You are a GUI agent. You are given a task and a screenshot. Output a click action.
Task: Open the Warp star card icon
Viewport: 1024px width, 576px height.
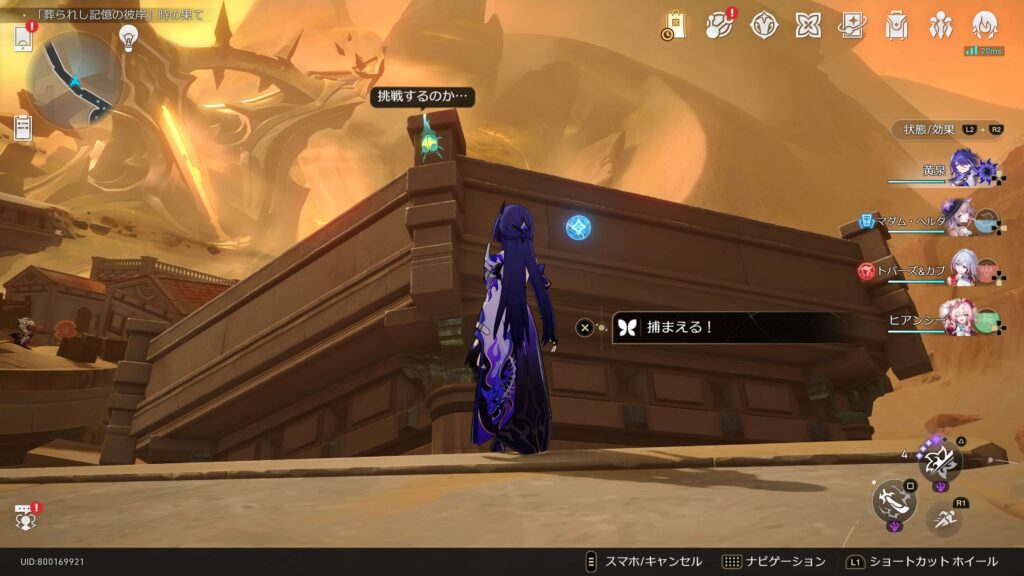[x=852, y=25]
